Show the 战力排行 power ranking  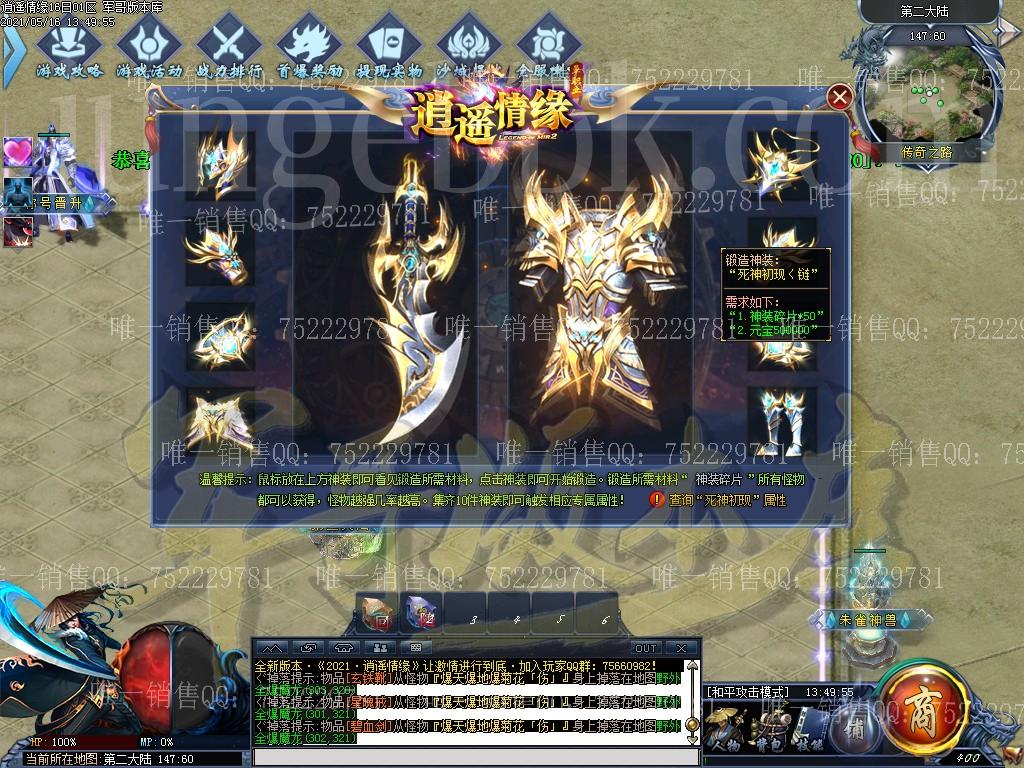[x=229, y=49]
